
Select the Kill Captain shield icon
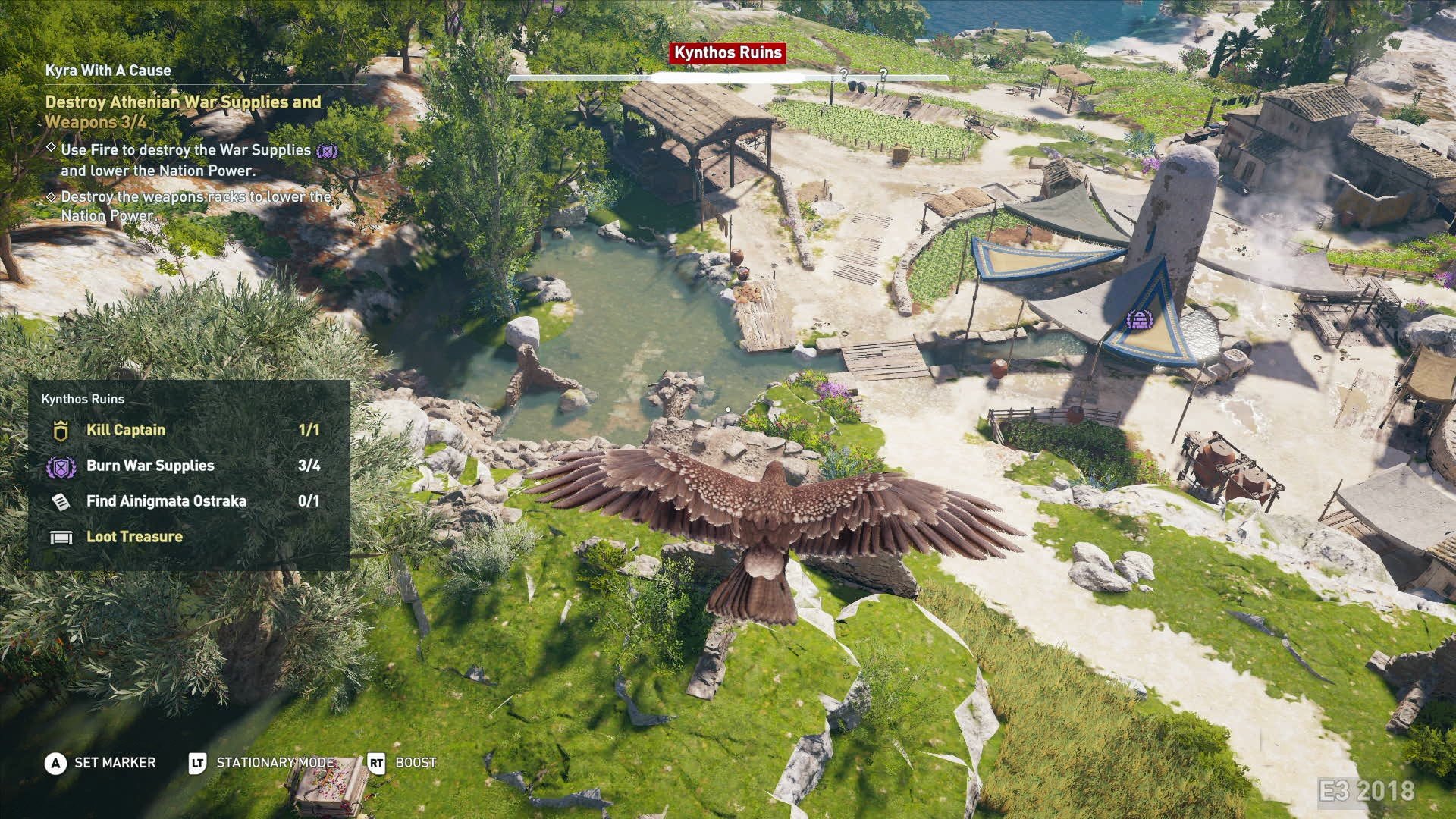(58, 430)
